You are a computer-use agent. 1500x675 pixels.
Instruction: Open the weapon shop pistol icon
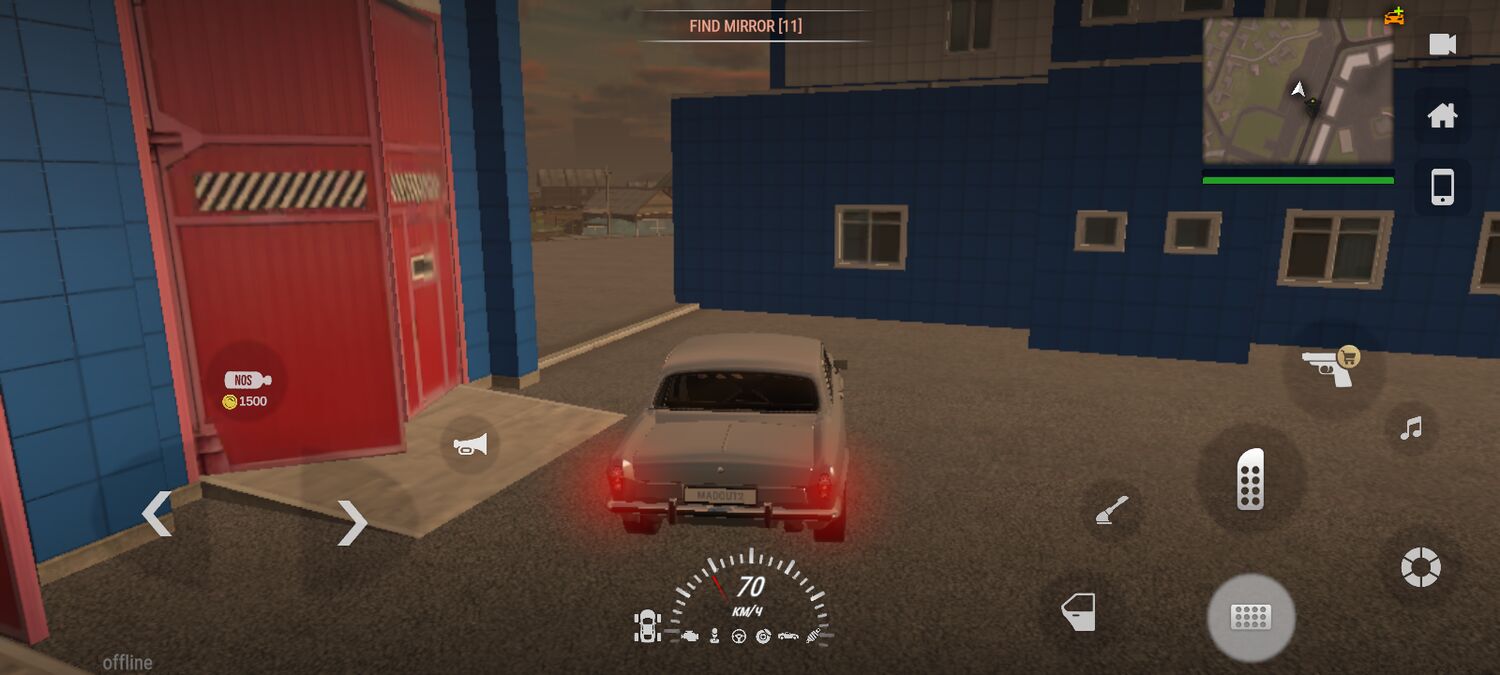point(1333,367)
